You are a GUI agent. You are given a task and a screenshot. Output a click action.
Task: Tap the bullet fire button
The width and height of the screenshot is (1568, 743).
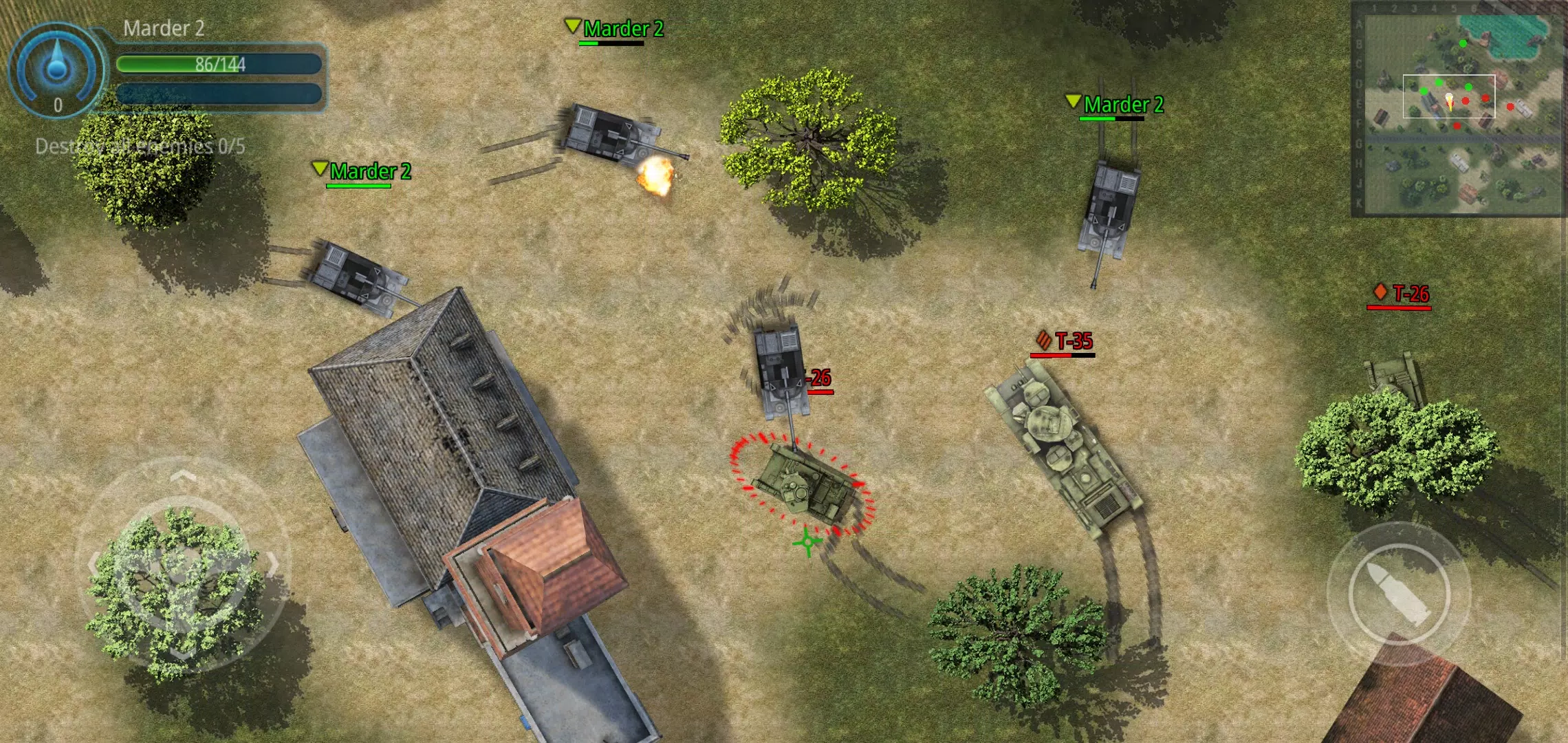(x=1398, y=594)
